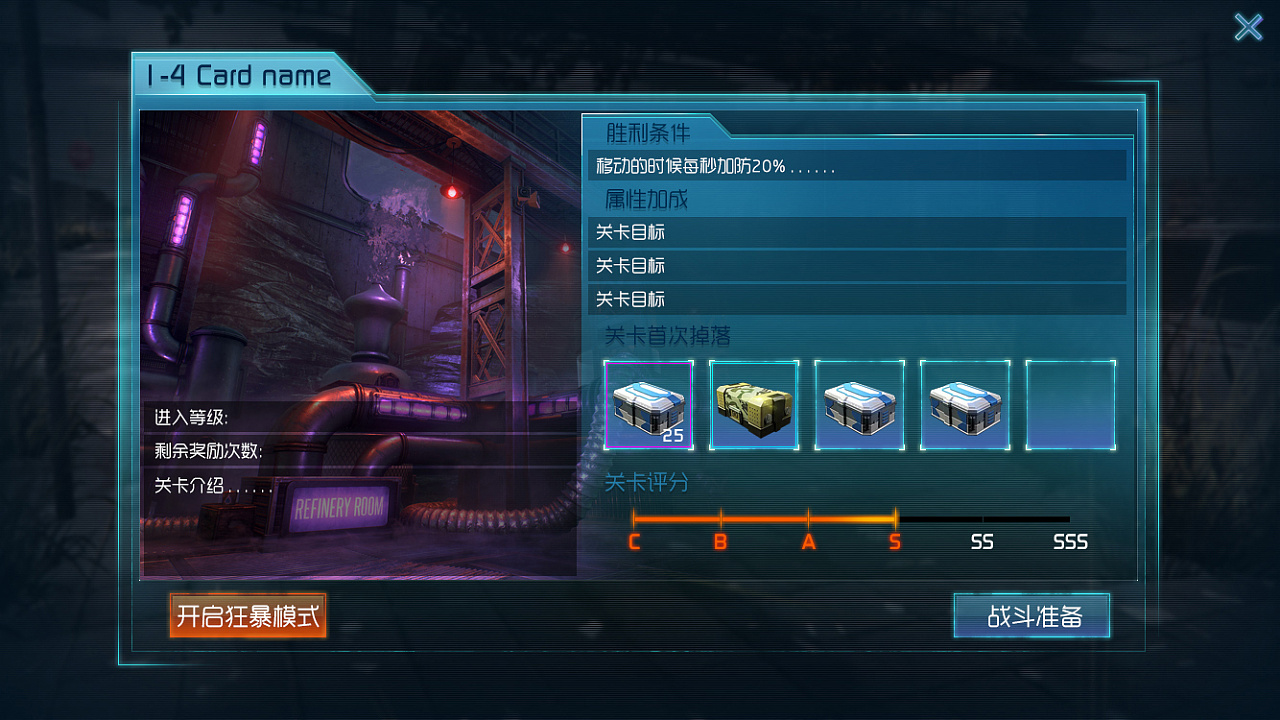
Task: Start battle prep with 战斗准备
Action: pos(1032,616)
